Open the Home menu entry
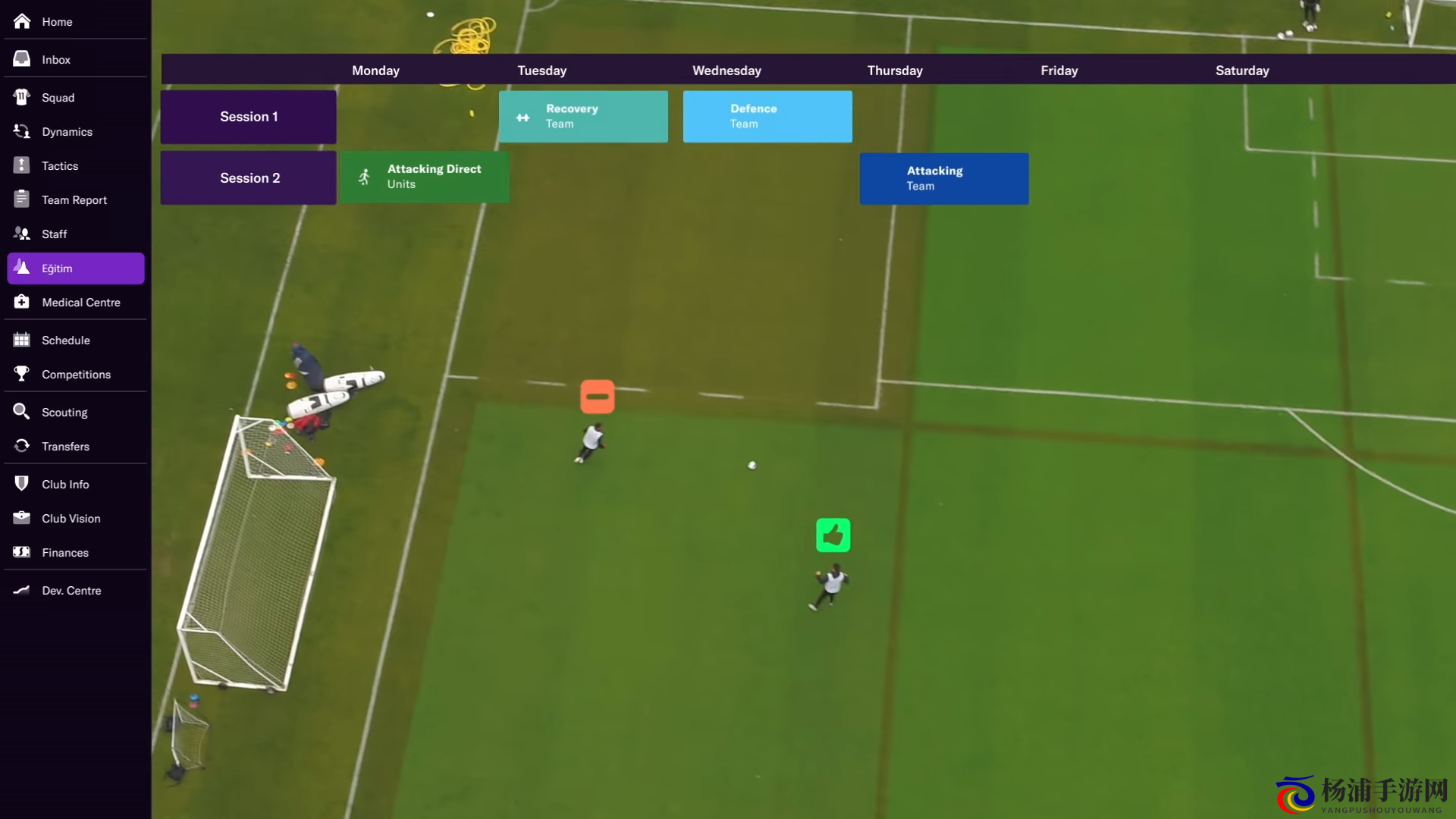Viewport: 1456px width, 819px height. [57, 22]
